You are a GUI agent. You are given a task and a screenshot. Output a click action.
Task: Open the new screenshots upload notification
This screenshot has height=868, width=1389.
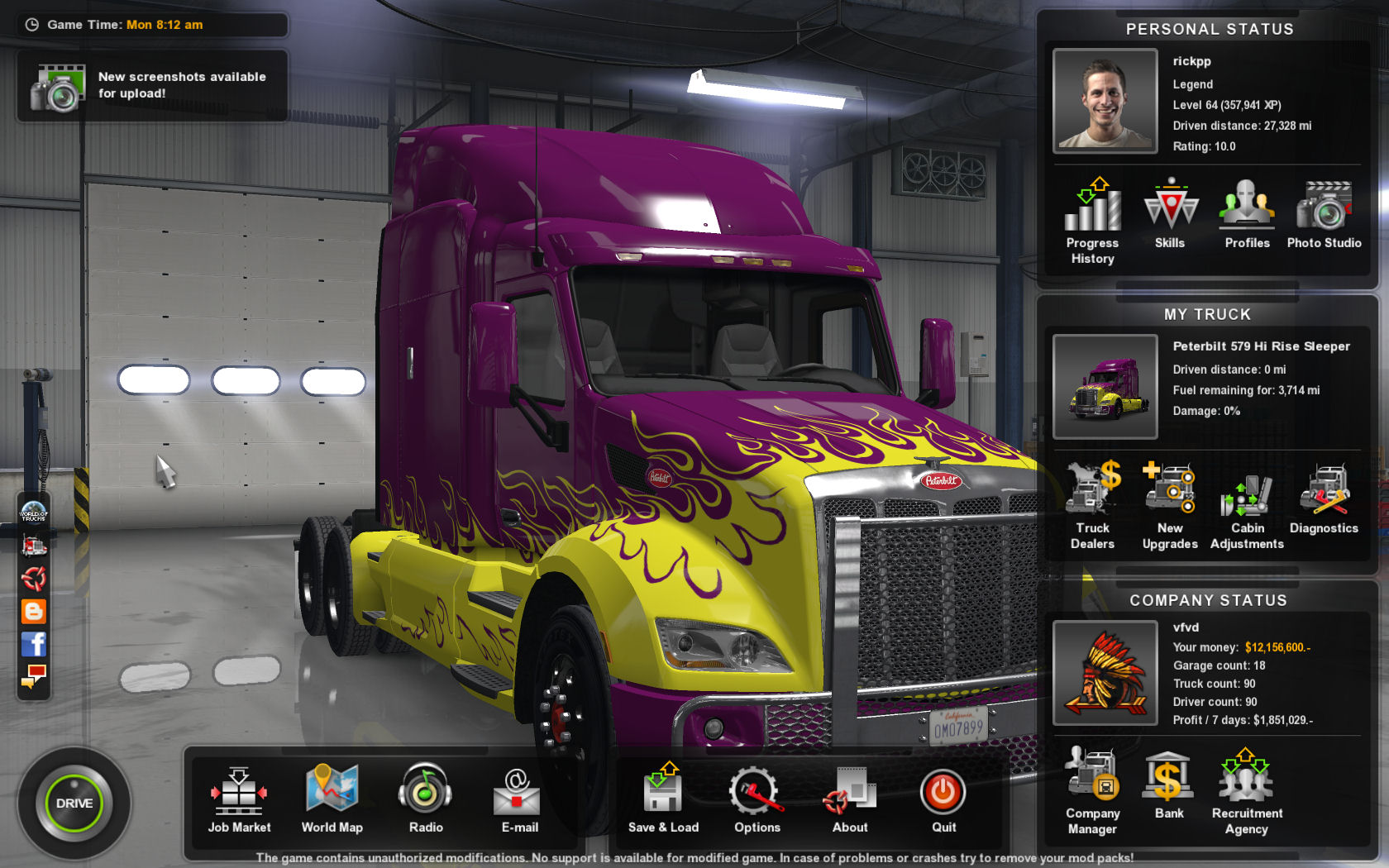tap(152, 85)
